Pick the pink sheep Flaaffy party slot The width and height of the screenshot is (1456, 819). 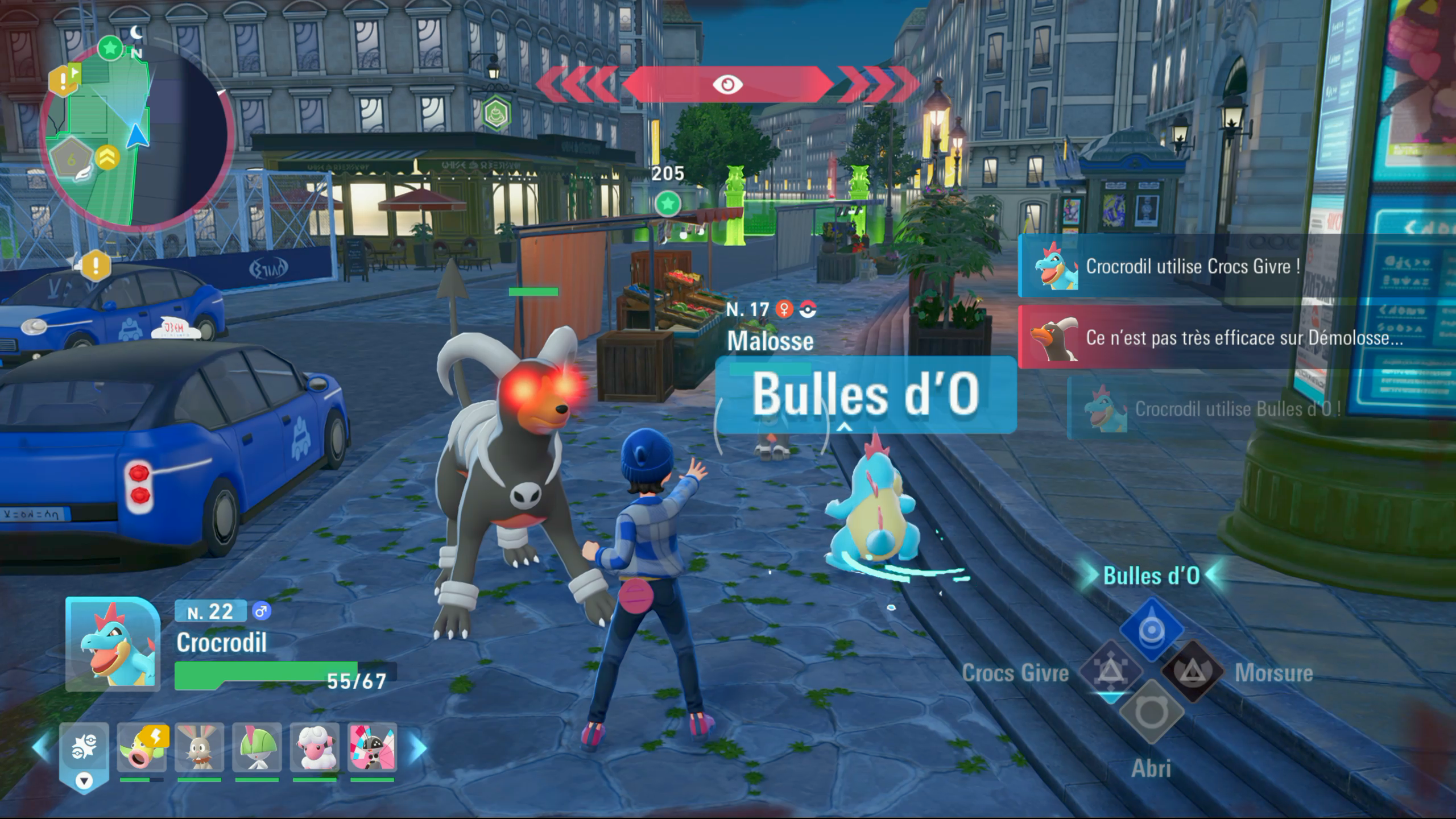[315, 747]
